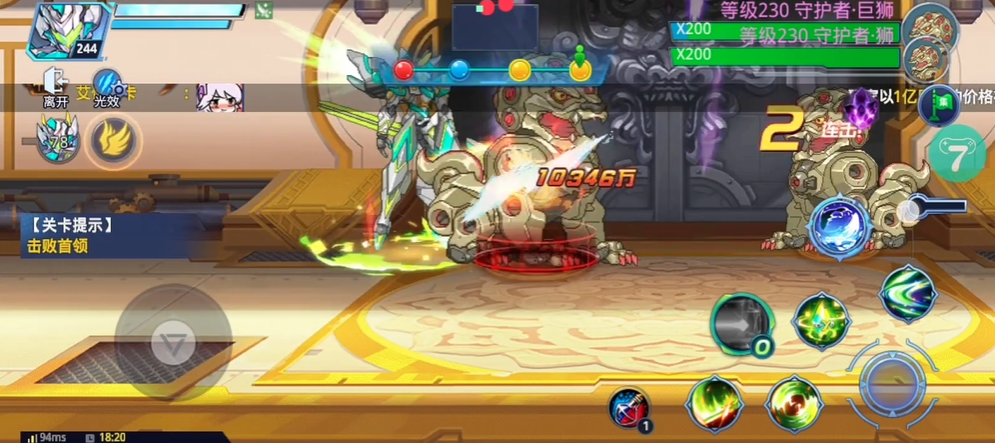Image resolution: width=995 pixels, height=443 pixels.
Task: Unleash the blue energy orb ultimate skill
Action: 838,226
